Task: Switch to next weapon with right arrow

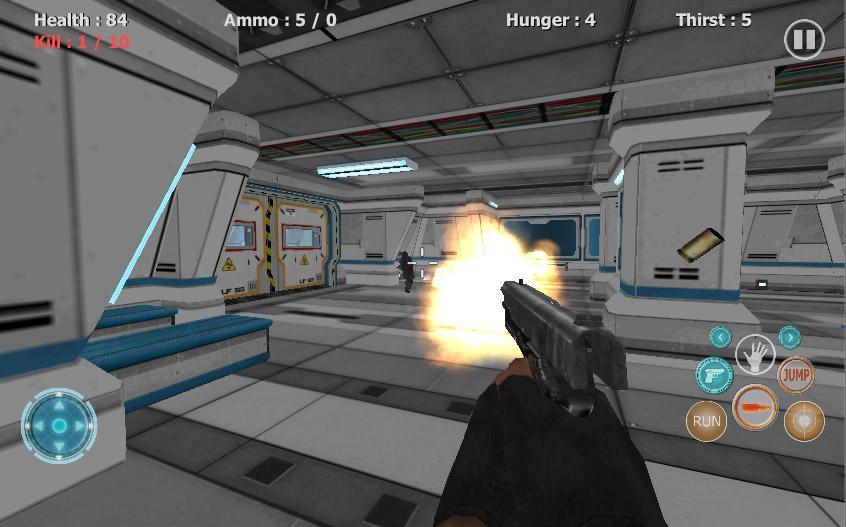Action: [x=789, y=337]
